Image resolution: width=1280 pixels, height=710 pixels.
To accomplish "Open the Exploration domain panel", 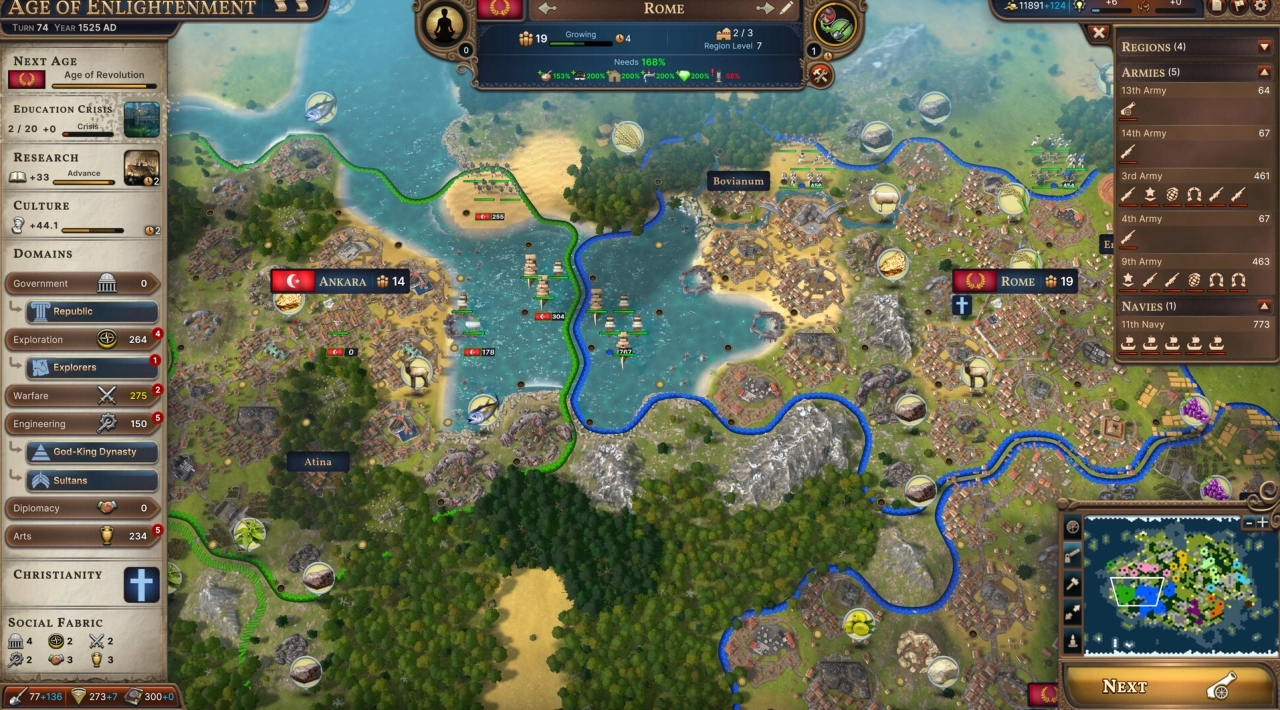I will 82,340.
